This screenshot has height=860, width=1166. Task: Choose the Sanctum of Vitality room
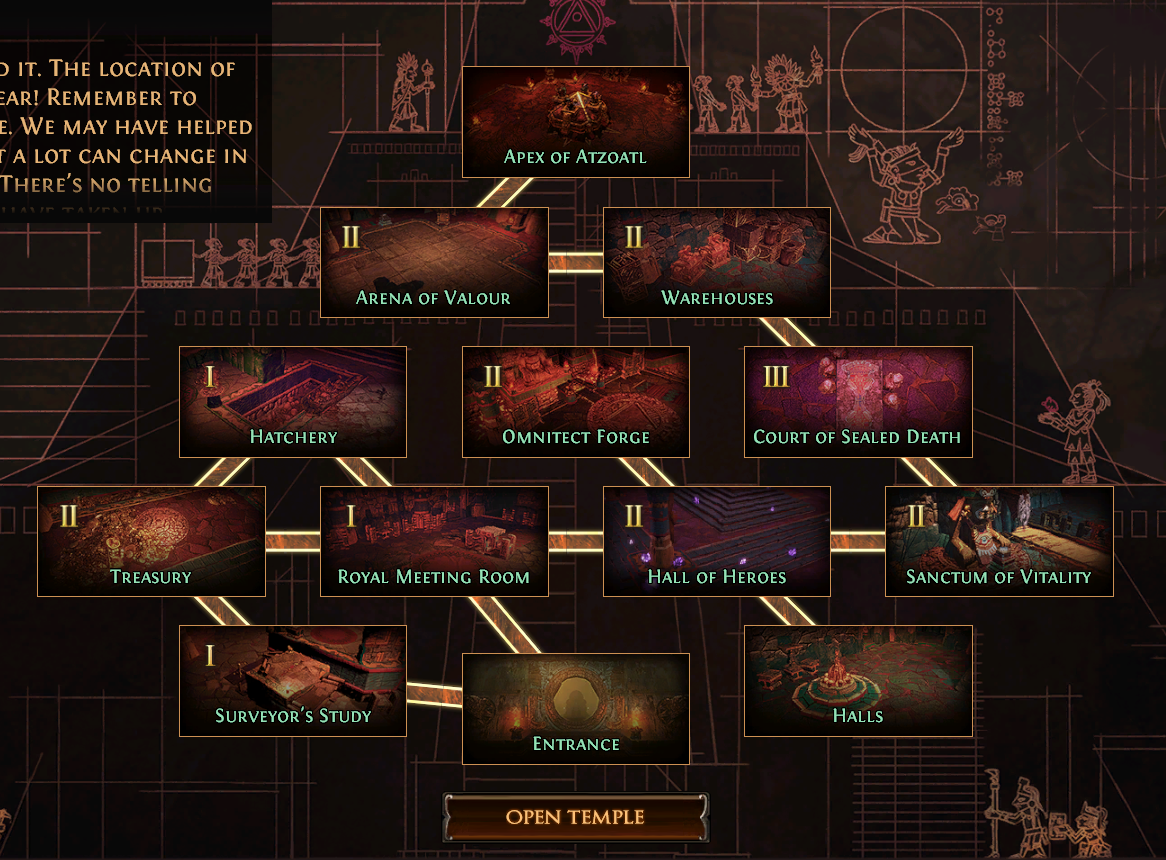[x=999, y=541]
